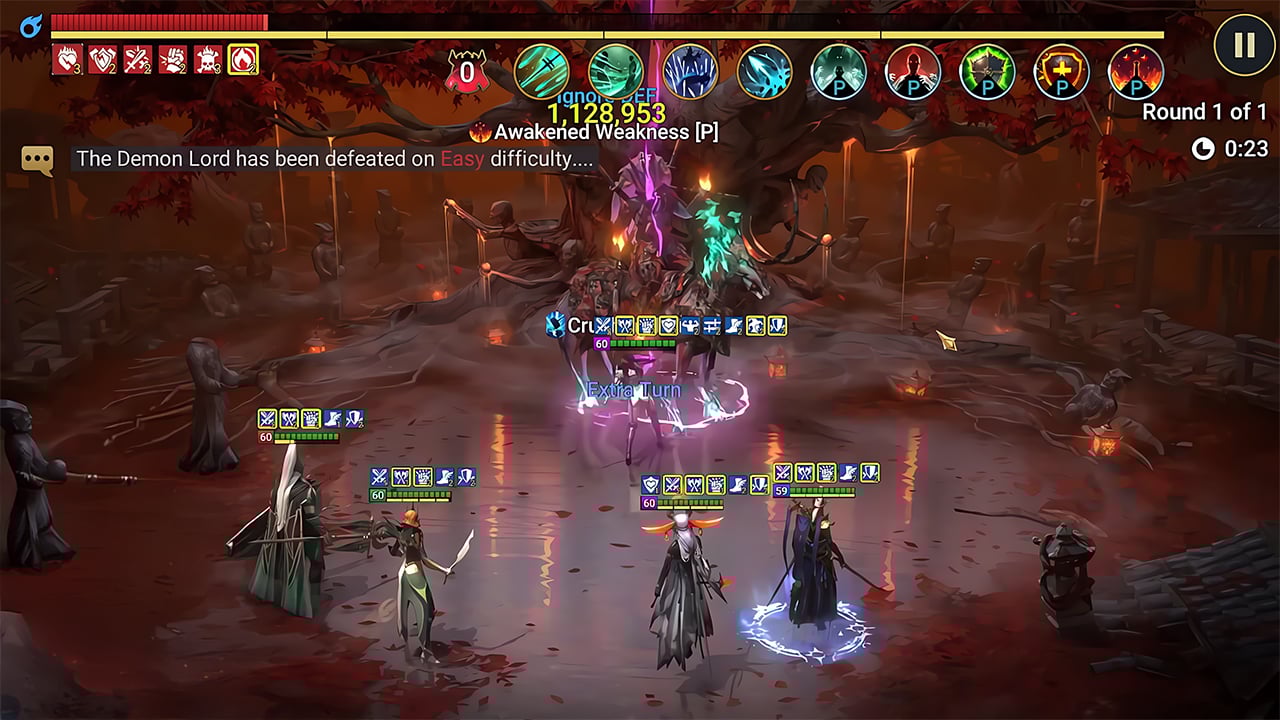View the green shield passive skill
The image size is (1280, 720).
[x=987, y=72]
